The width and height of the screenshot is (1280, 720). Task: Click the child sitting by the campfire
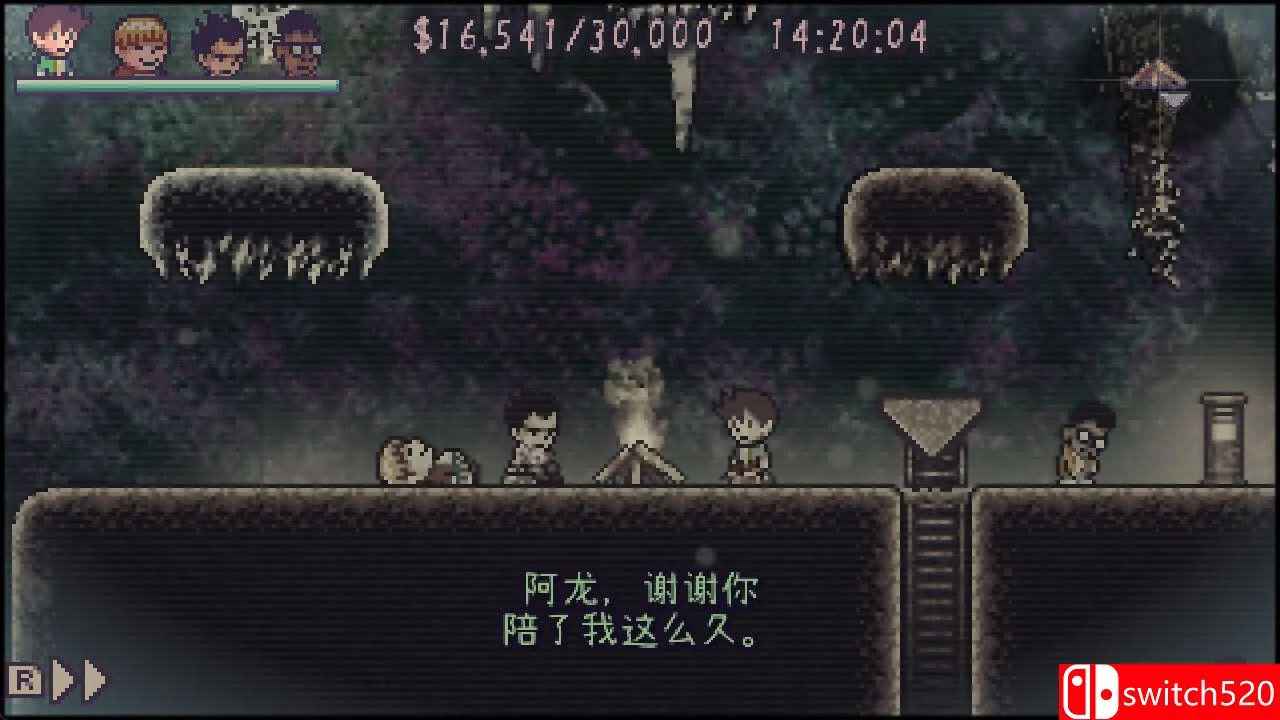[745, 435]
